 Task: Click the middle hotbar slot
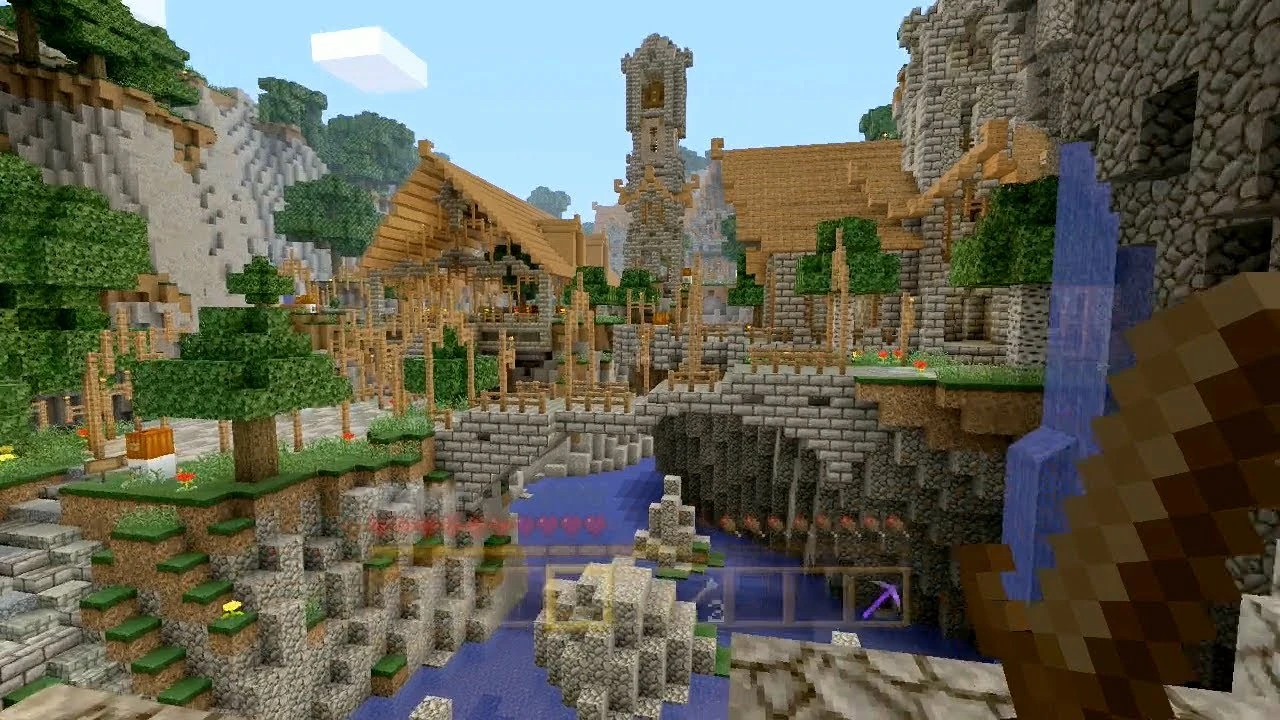(645, 598)
